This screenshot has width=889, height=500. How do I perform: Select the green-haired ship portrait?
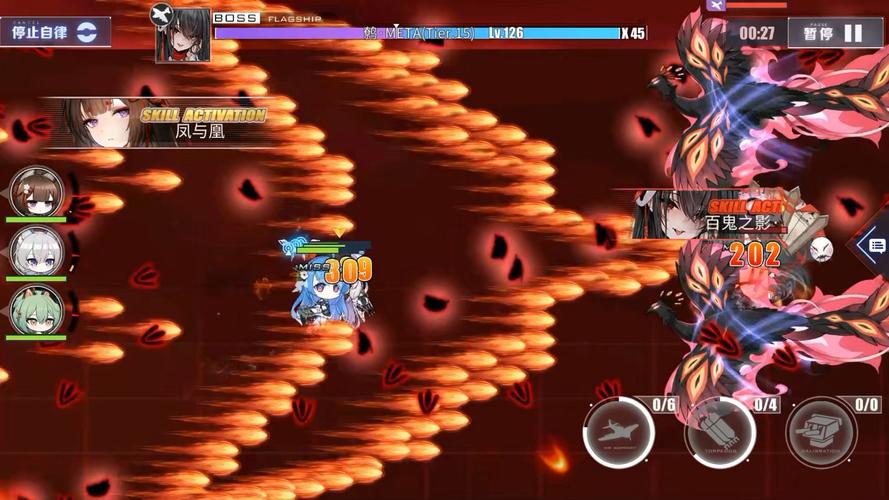click(x=37, y=309)
